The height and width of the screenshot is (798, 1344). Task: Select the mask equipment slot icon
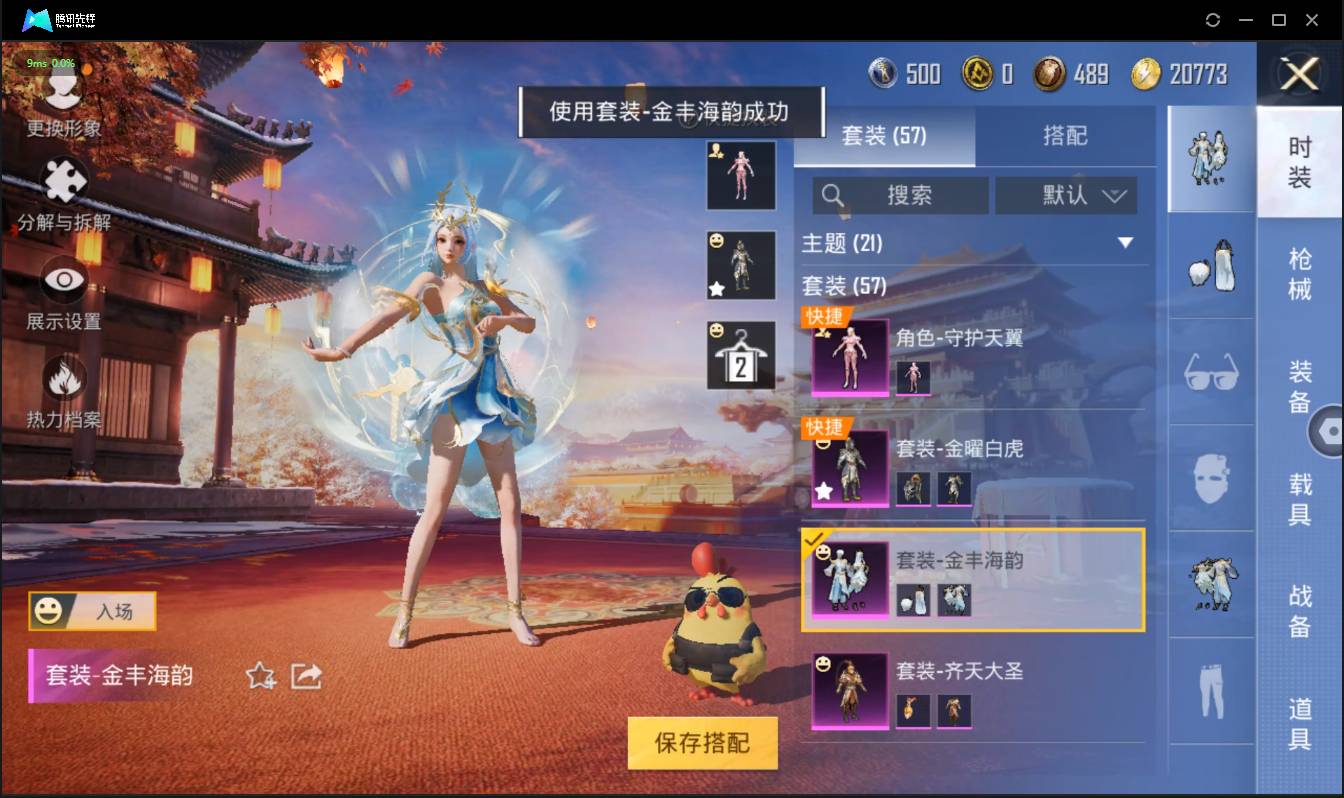(1210, 479)
